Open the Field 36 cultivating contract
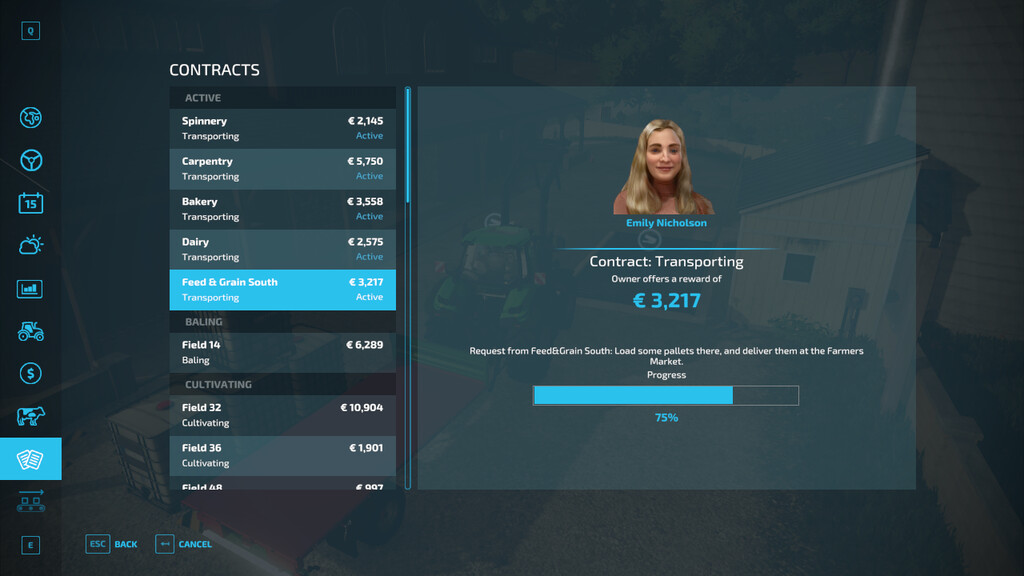Viewport: 1024px width, 576px height. [x=282, y=455]
